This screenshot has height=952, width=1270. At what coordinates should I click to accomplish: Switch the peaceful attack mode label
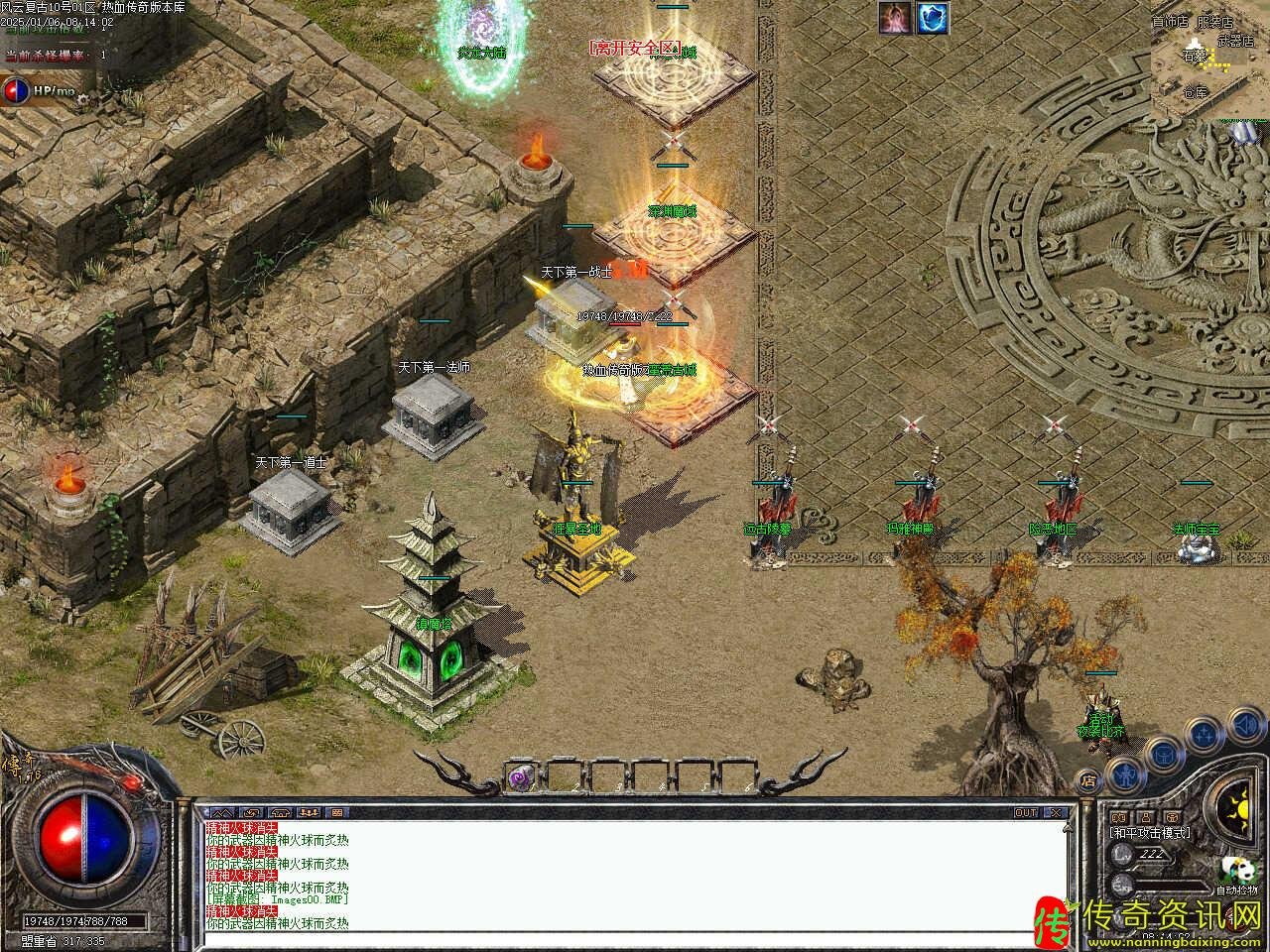[1151, 833]
